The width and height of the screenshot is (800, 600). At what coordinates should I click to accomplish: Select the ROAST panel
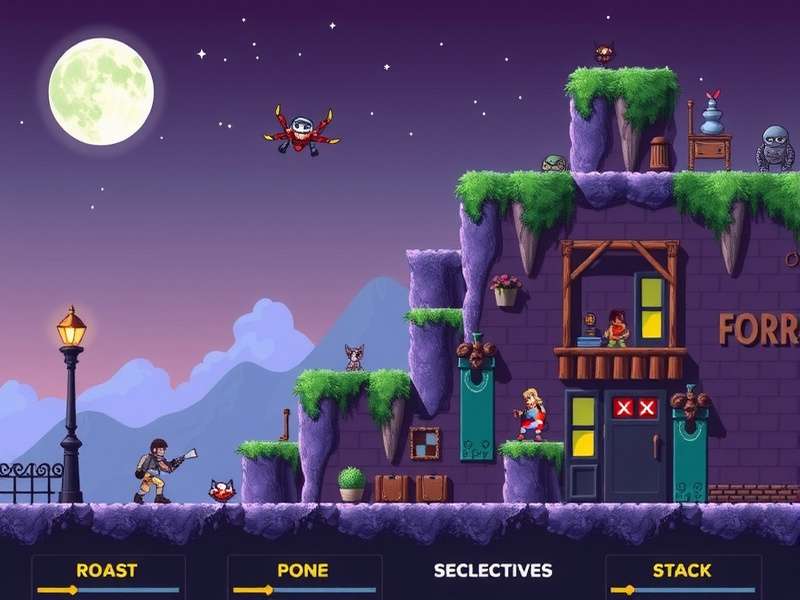pyautogui.click(x=106, y=571)
